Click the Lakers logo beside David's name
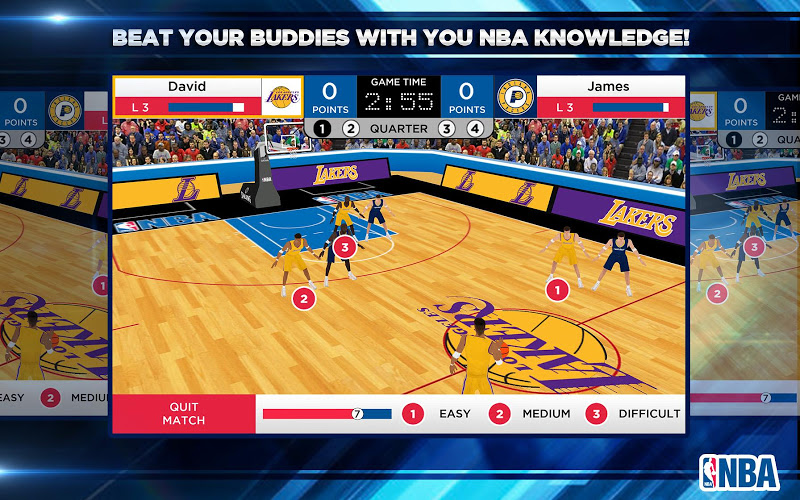Viewport: 800px width, 500px height. [x=280, y=97]
